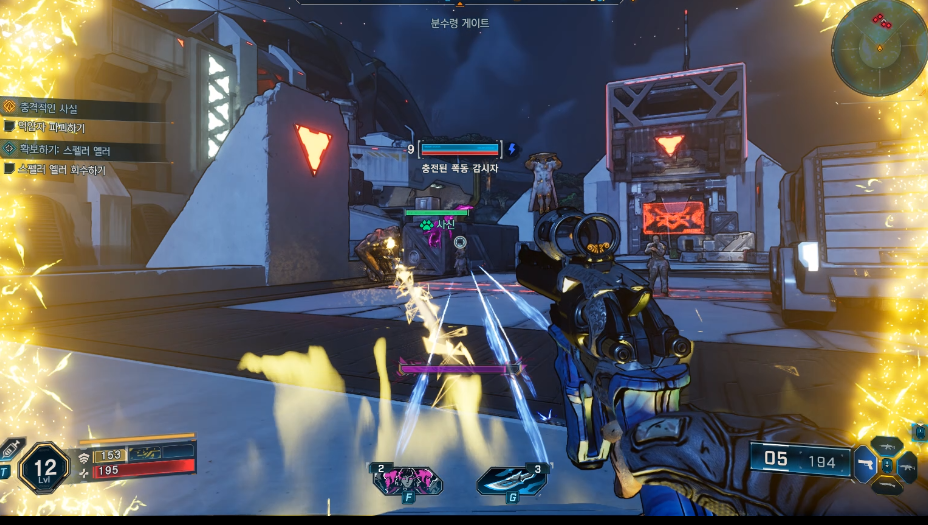Use the syringe repkit icon
928x525 pixels.
tap(10, 449)
